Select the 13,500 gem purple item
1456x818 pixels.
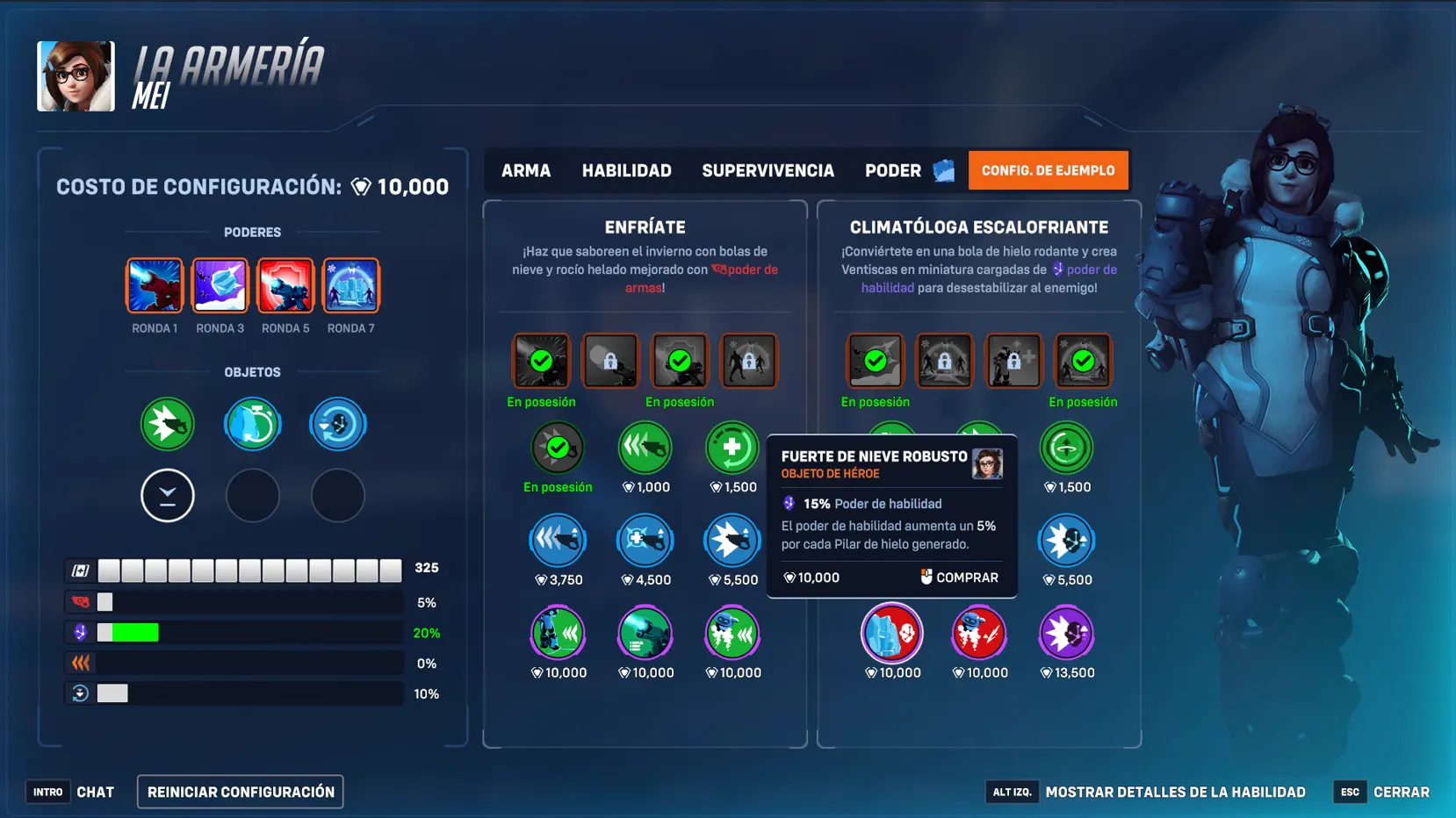pyautogui.click(x=1065, y=634)
